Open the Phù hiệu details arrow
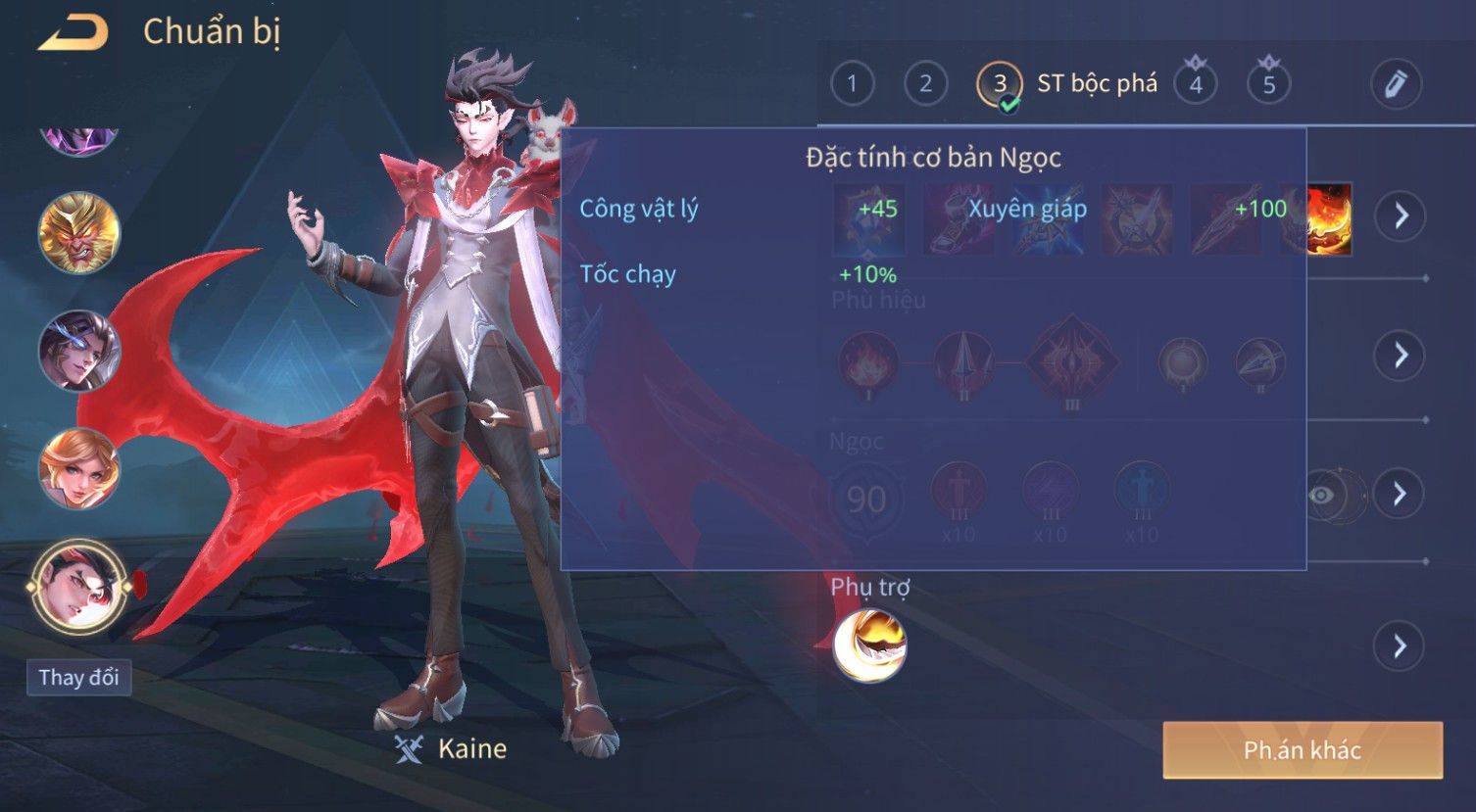Screen dimensions: 1476x812 [1400, 355]
